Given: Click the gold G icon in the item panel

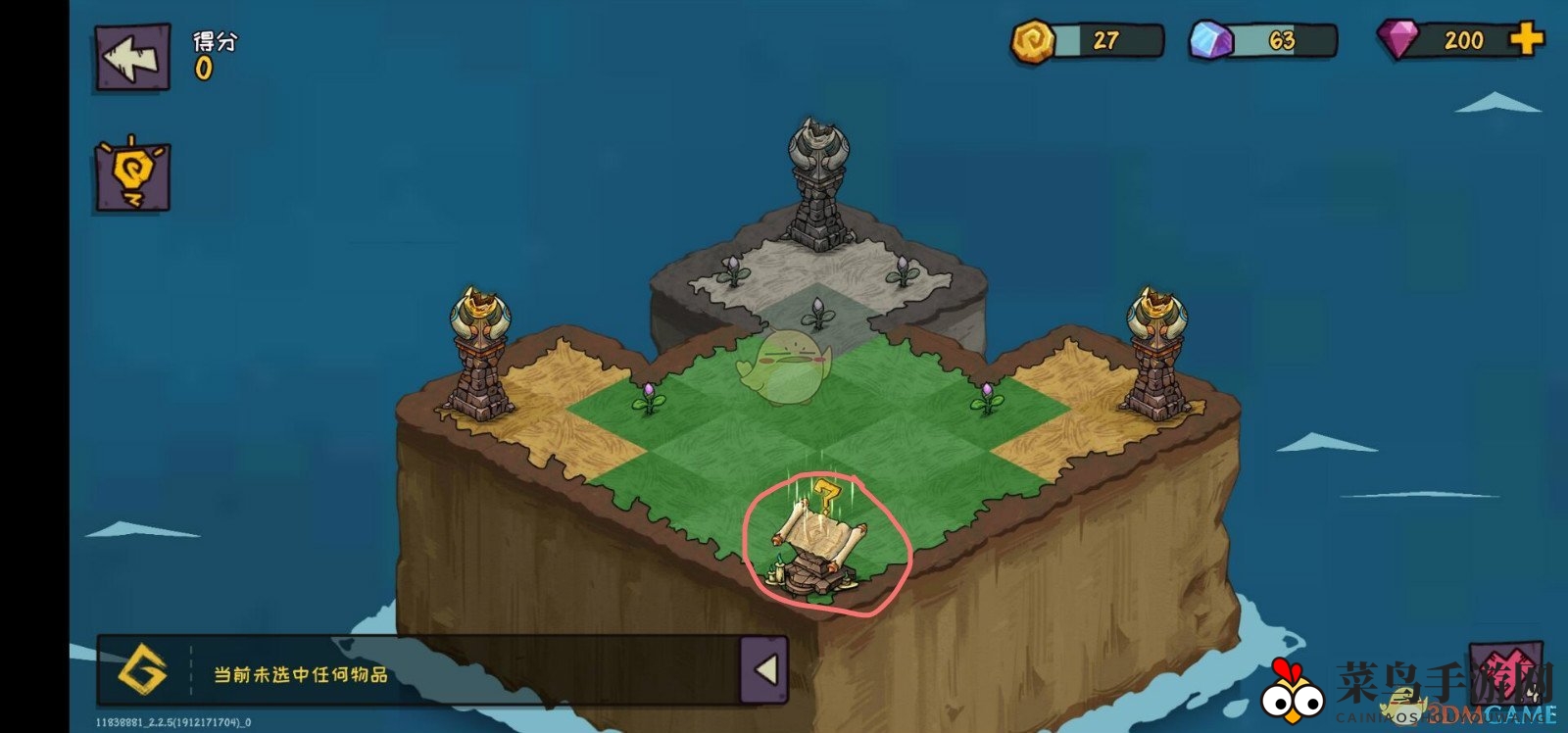Looking at the screenshot, I should tap(143, 671).
